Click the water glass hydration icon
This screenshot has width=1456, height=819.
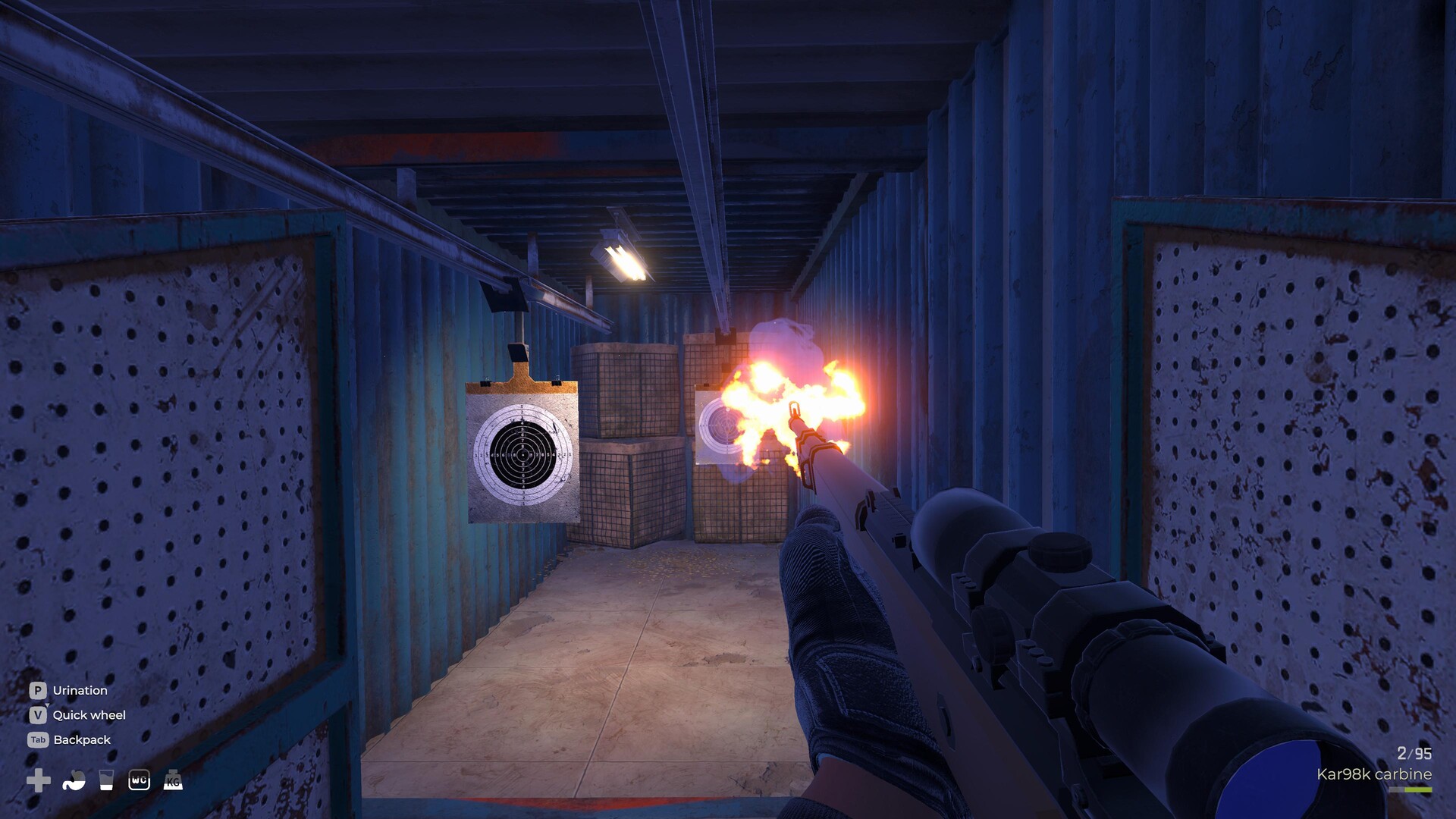pyautogui.click(x=106, y=780)
